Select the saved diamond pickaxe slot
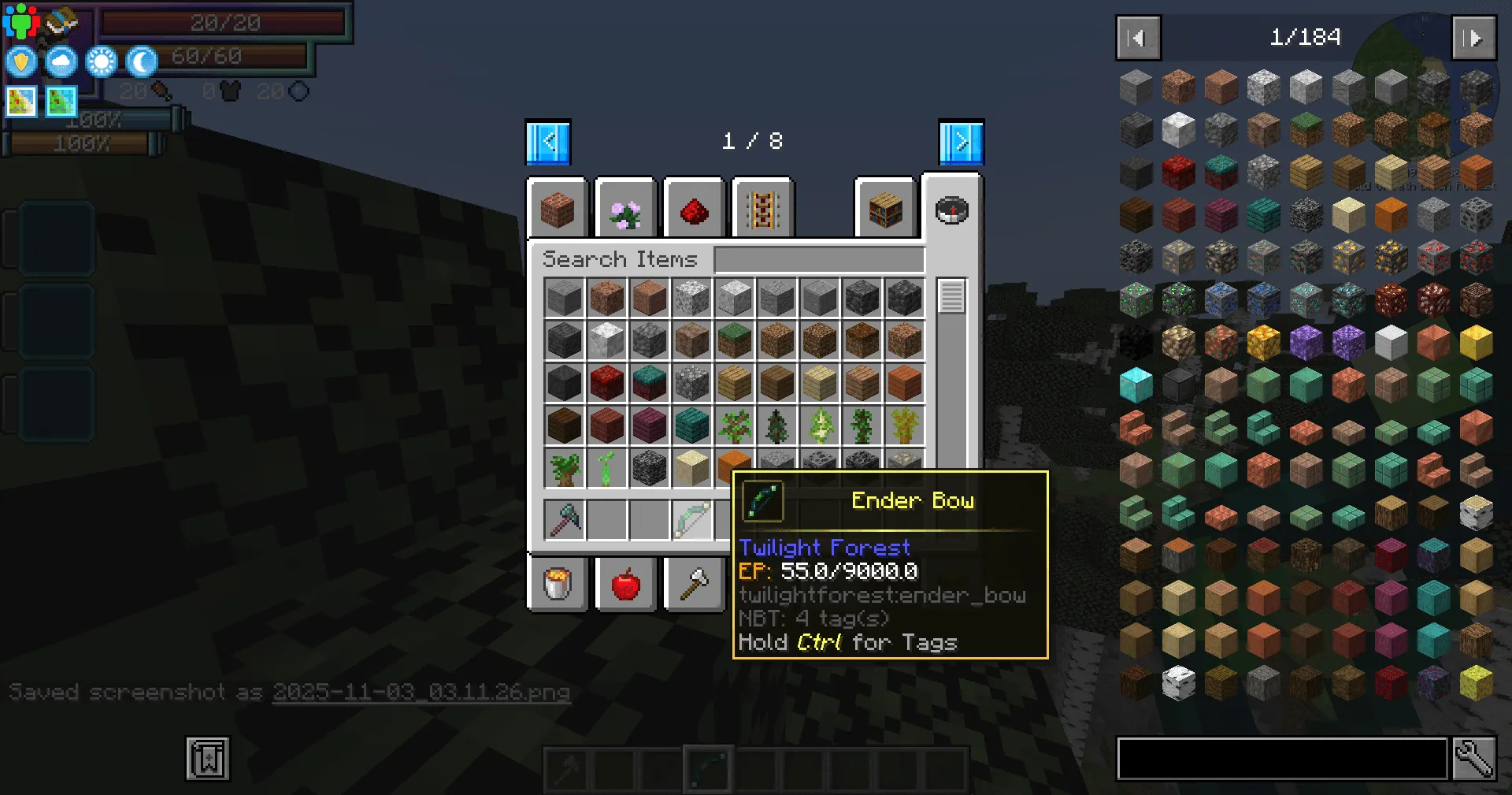Screen dimensions: 1512x795 [x=565, y=519]
